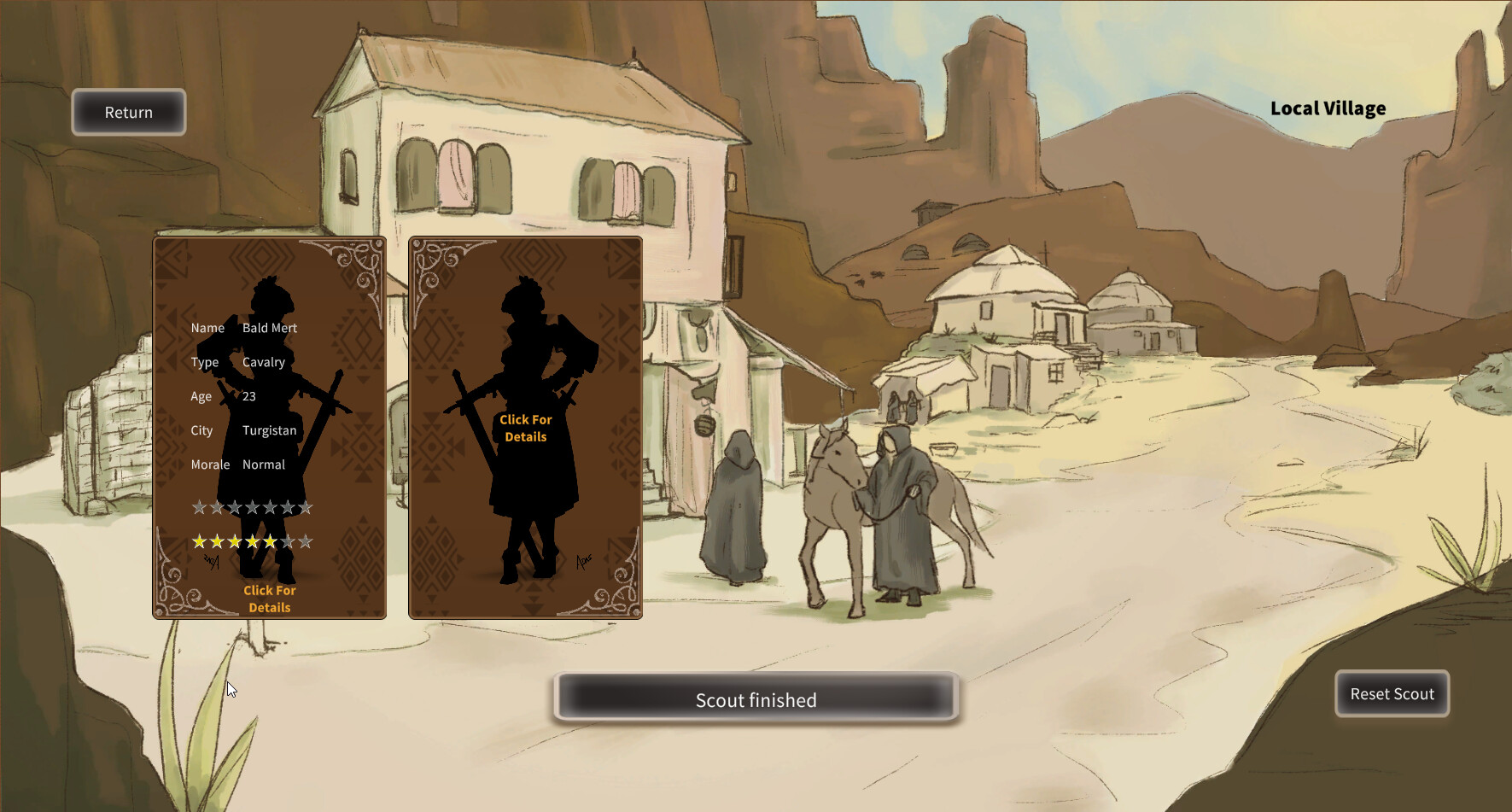Click the Normal morale status text
The height and width of the screenshot is (812, 1512).
(x=263, y=464)
